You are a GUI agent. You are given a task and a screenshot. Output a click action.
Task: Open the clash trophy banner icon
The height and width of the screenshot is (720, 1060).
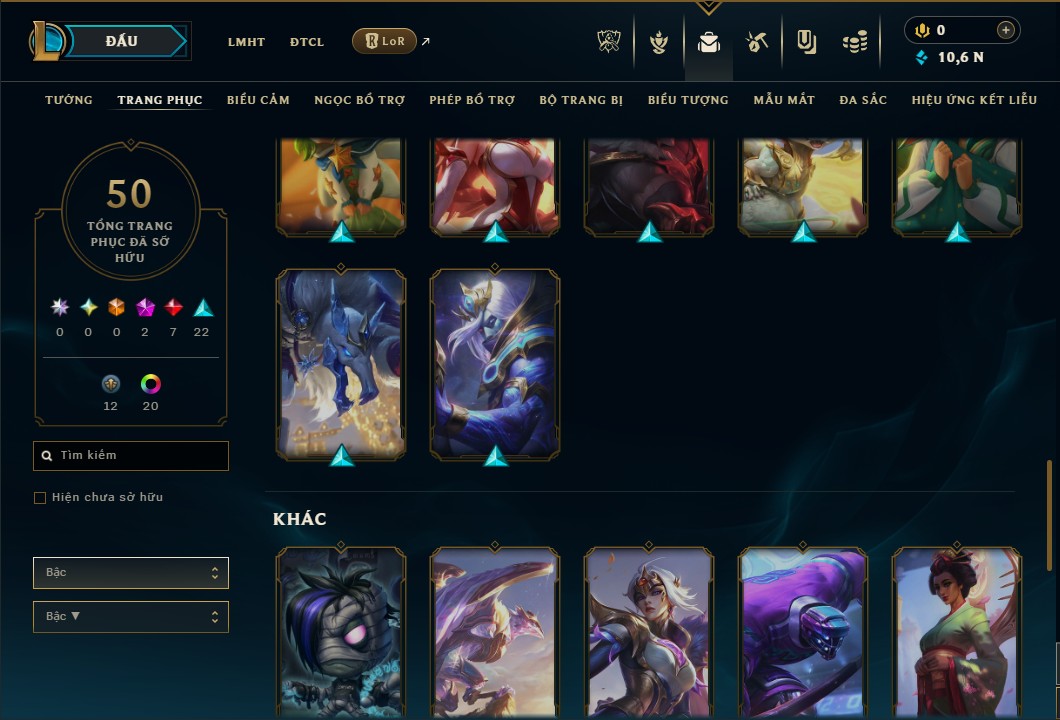pos(609,42)
